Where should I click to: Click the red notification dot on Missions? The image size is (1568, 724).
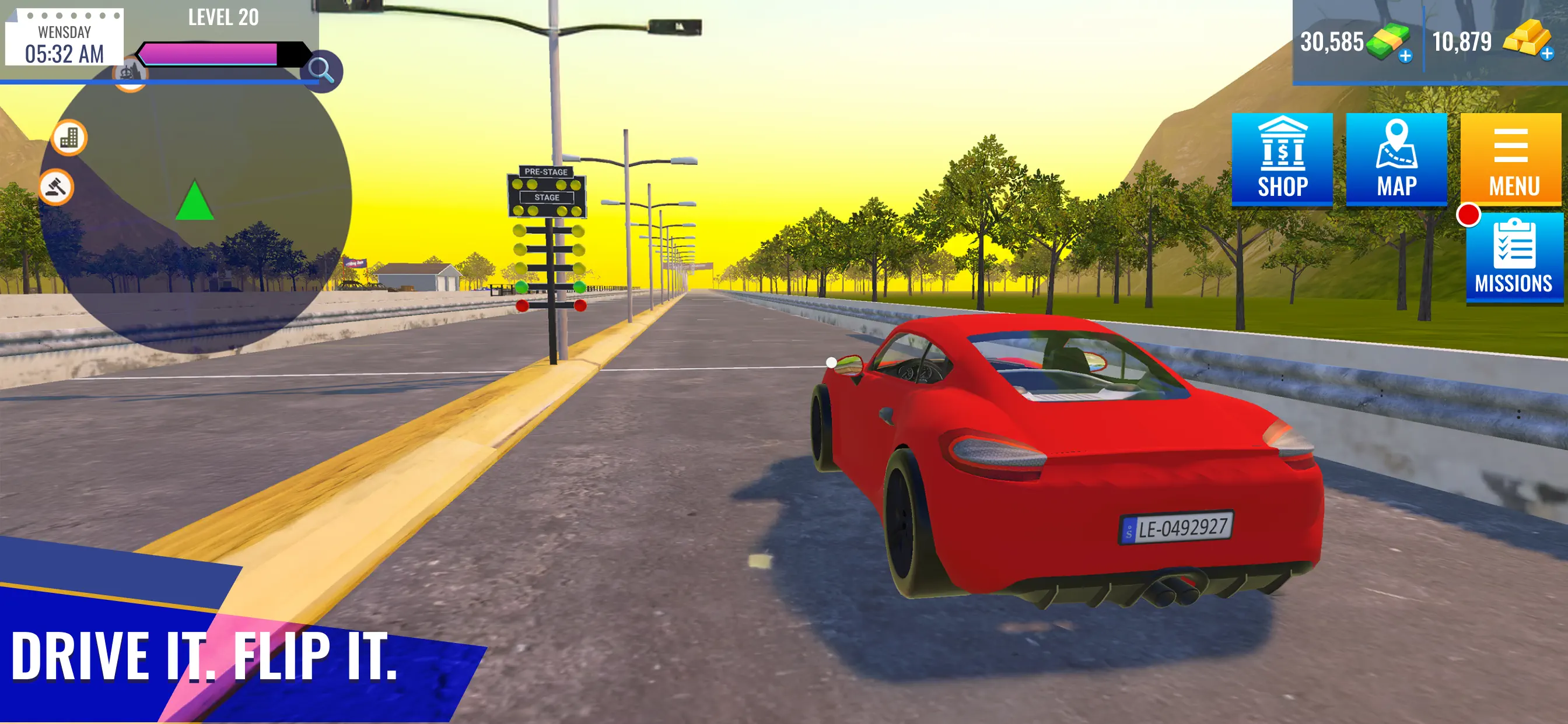click(x=1468, y=214)
